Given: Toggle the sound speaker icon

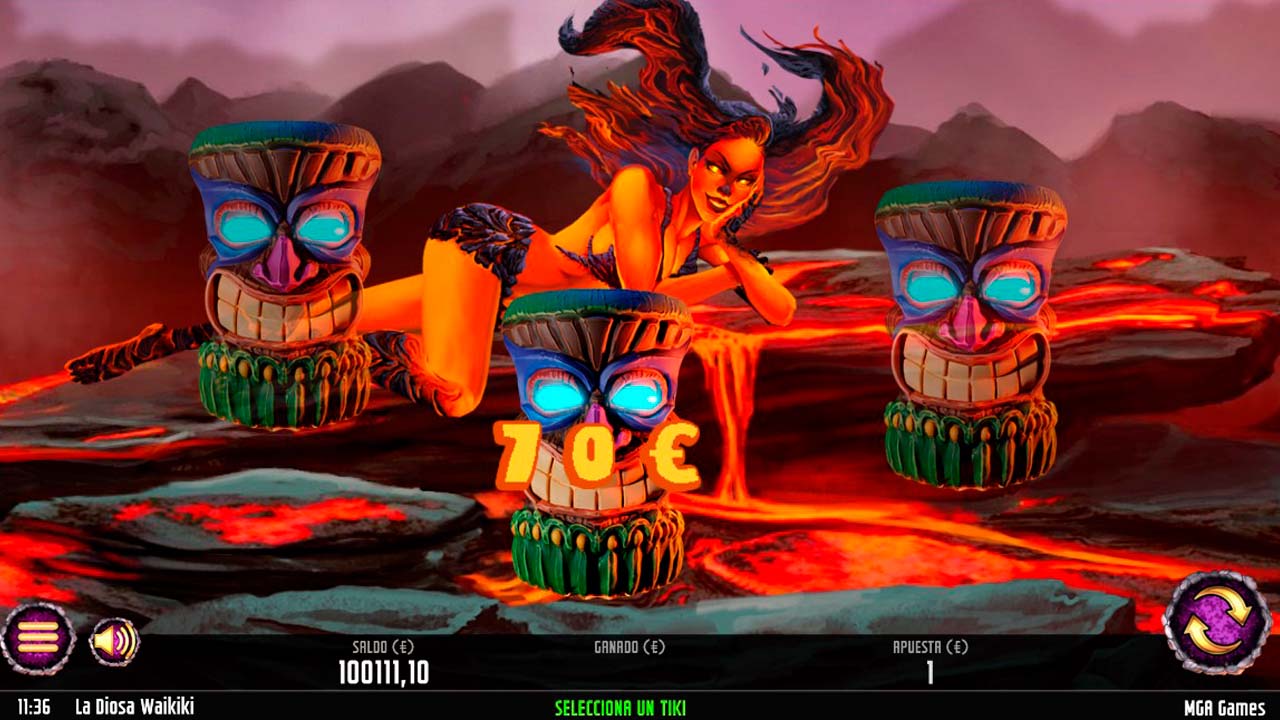Looking at the screenshot, I should tap(115, 641).
